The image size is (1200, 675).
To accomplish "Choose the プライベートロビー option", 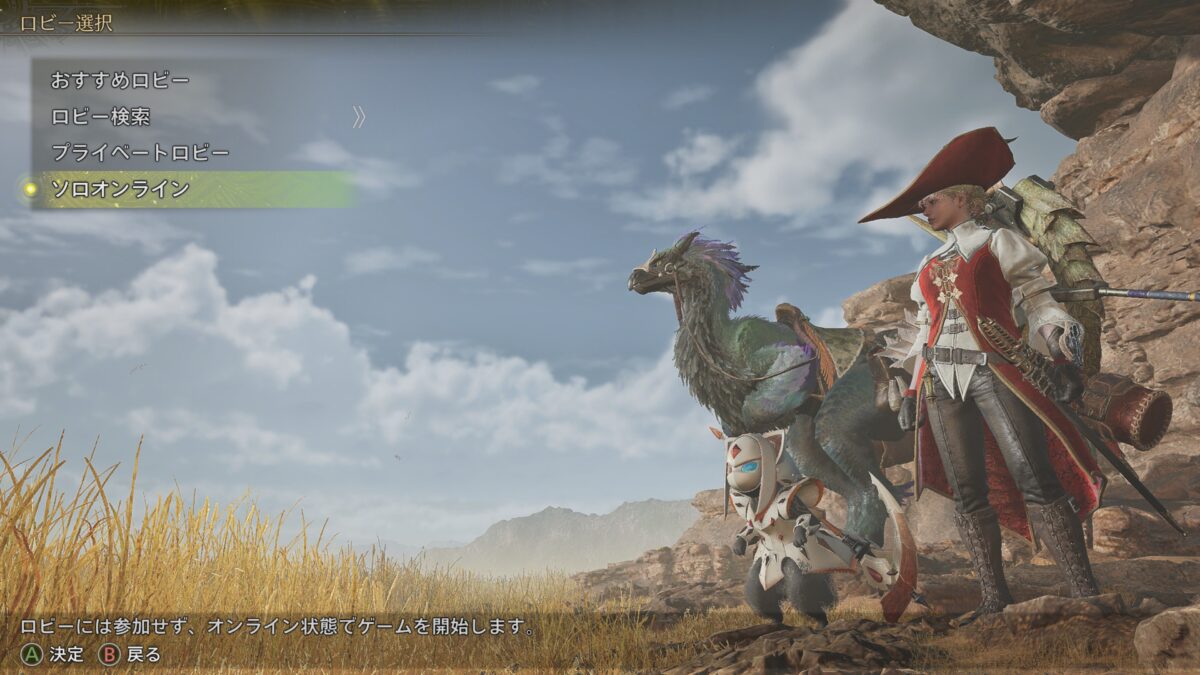I will tap(140, 153).
